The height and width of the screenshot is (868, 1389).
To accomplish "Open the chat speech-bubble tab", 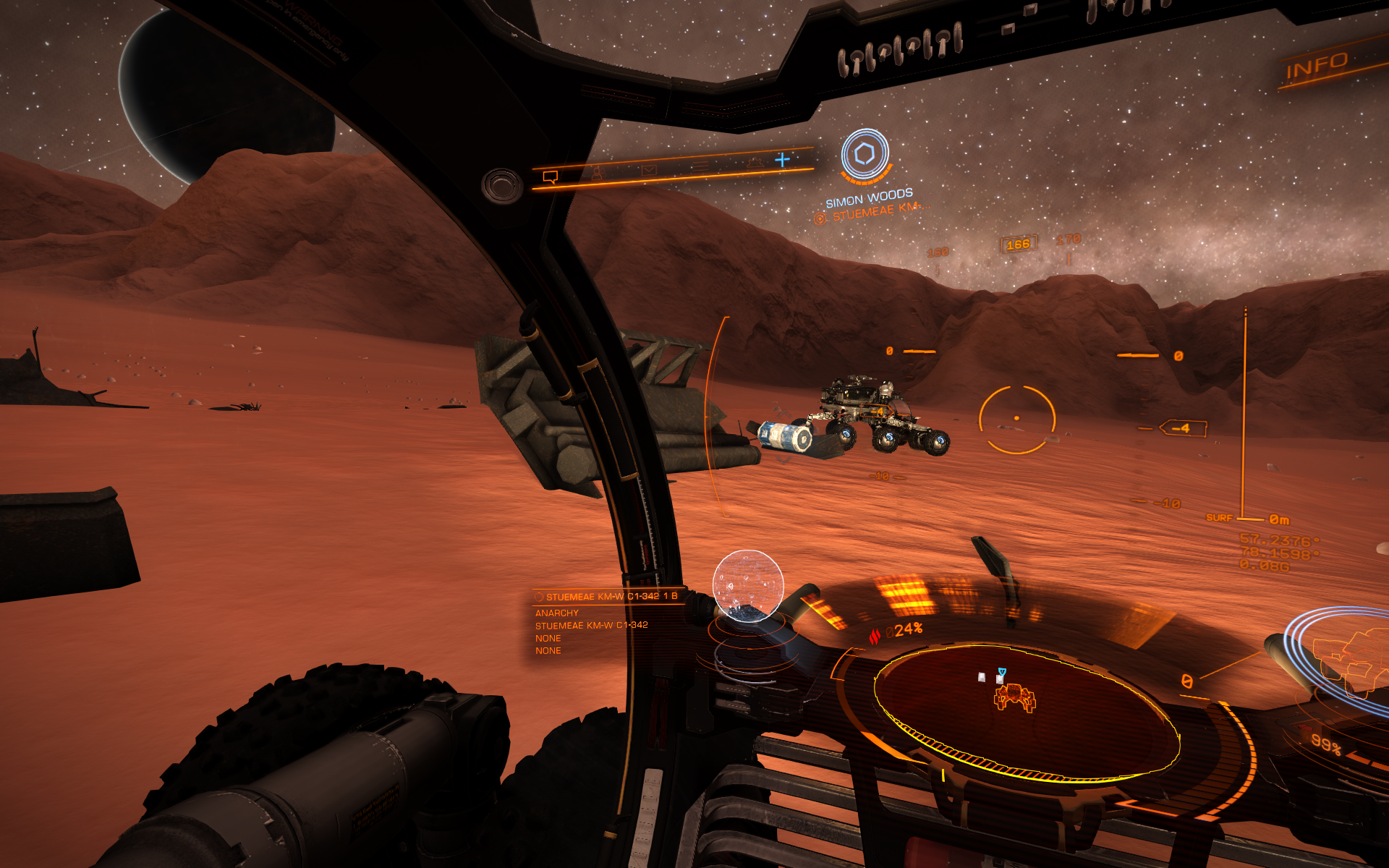I will tap(551, 176).
